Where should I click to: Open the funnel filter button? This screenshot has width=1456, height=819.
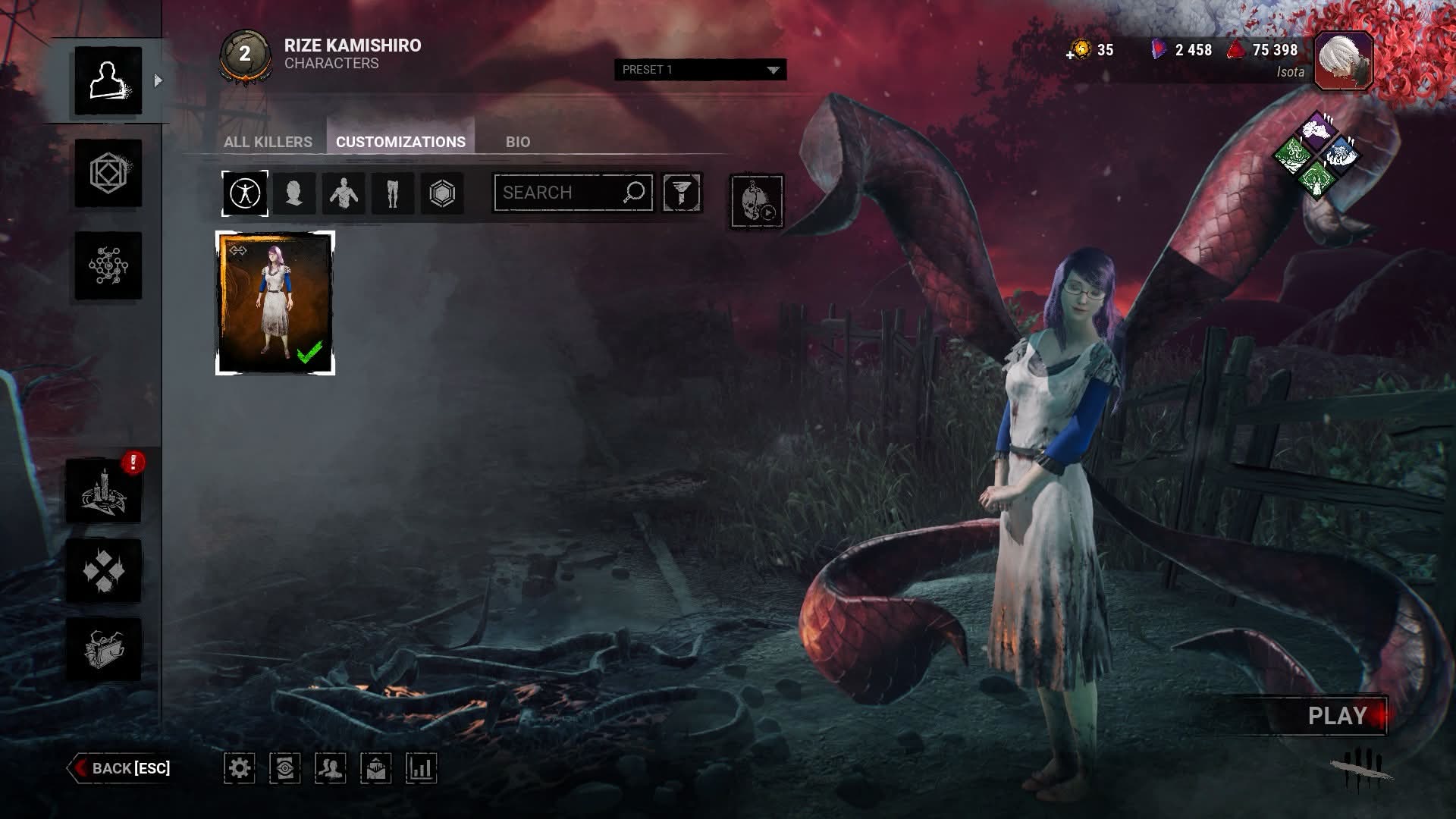click(x=682, y=193)
